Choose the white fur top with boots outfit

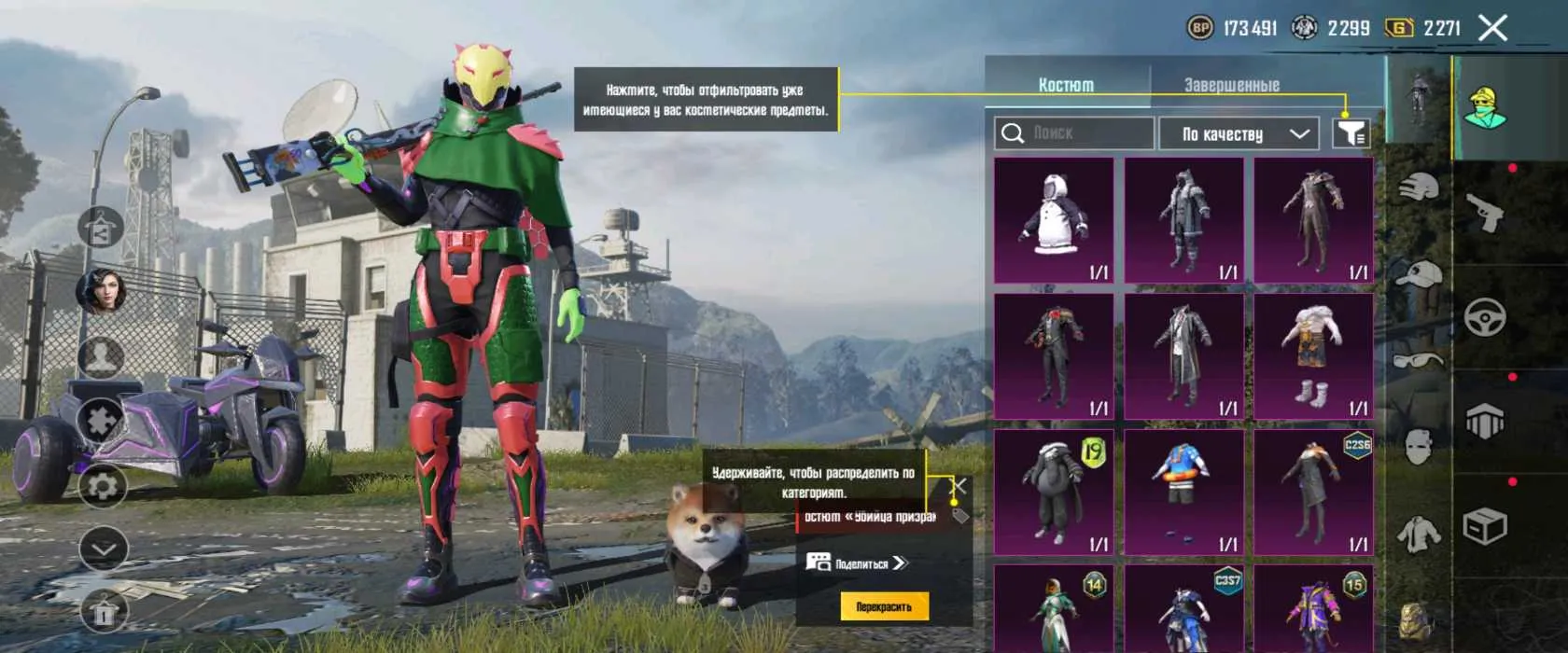coord(1313,356)
